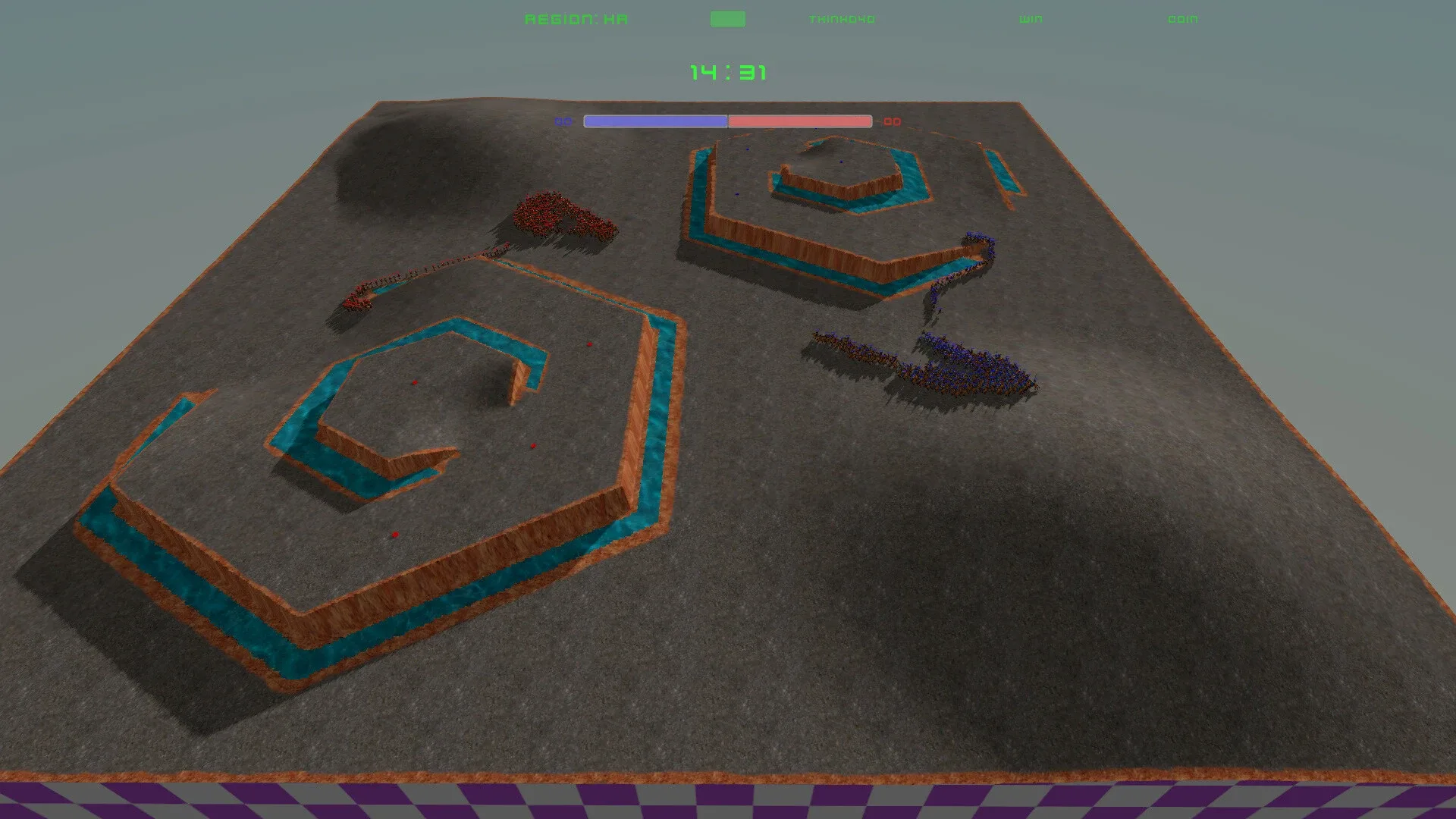Click the red team 00 score counter
1456x819 pixels.
(x=893, y=121)
